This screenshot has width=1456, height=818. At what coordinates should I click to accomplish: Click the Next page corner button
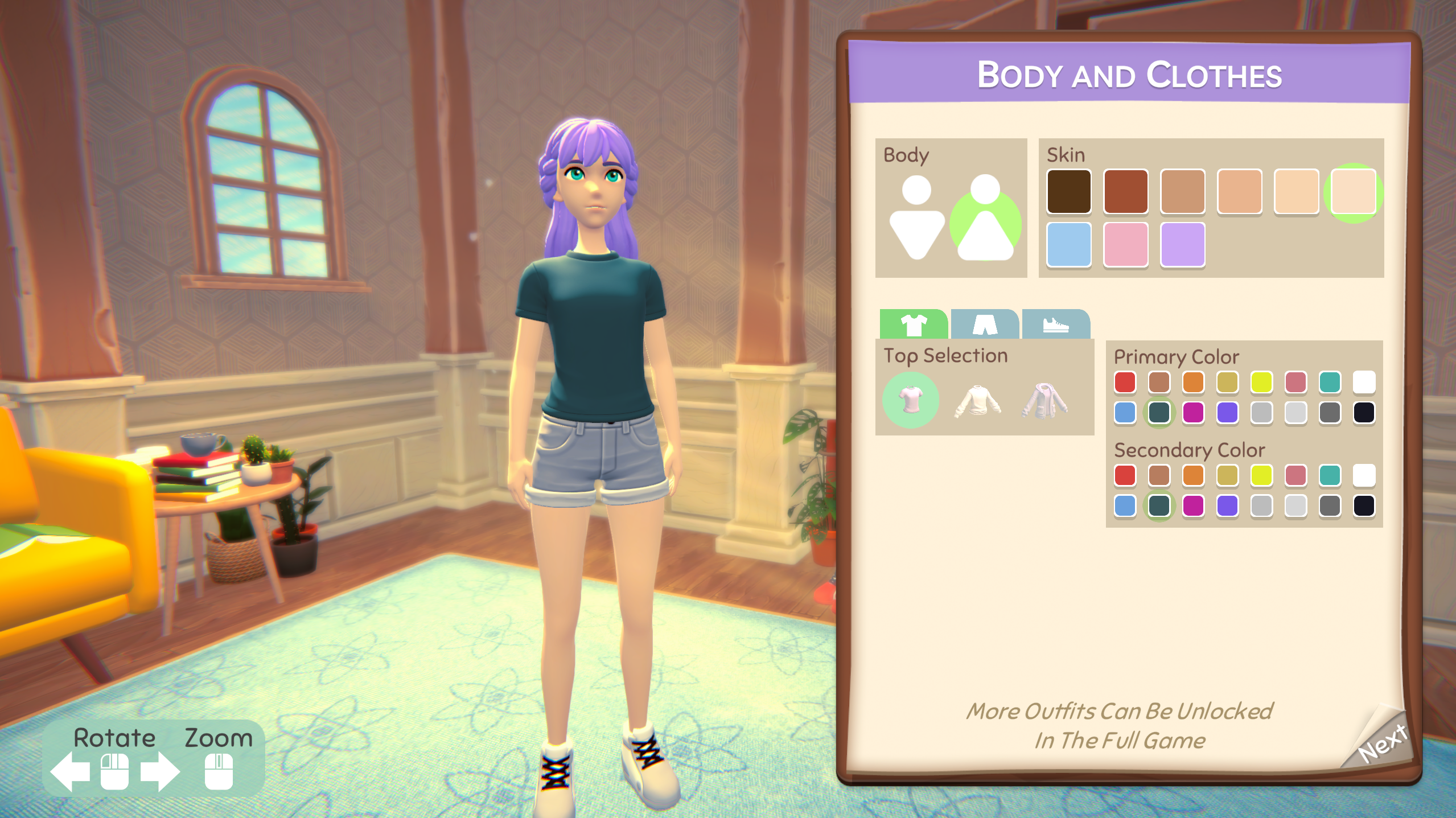1385,741
